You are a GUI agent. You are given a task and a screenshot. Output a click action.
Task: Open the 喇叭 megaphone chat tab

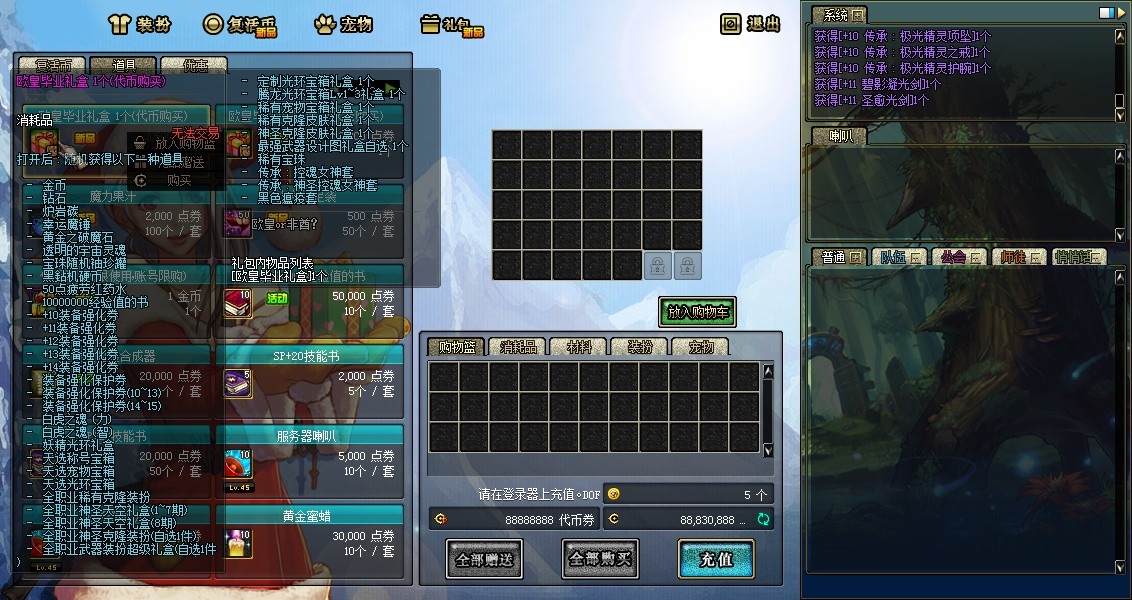pos(832,136)
